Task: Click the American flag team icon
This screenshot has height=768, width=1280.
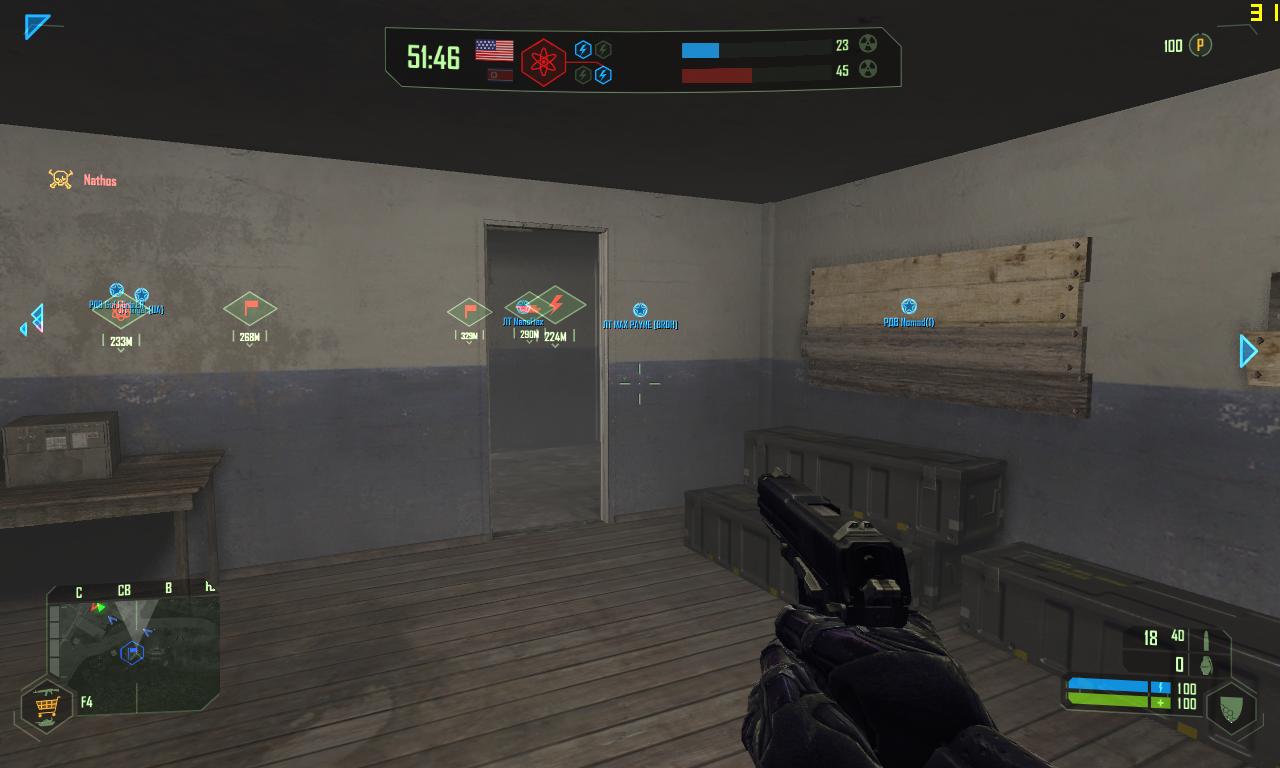Action: 494,50
